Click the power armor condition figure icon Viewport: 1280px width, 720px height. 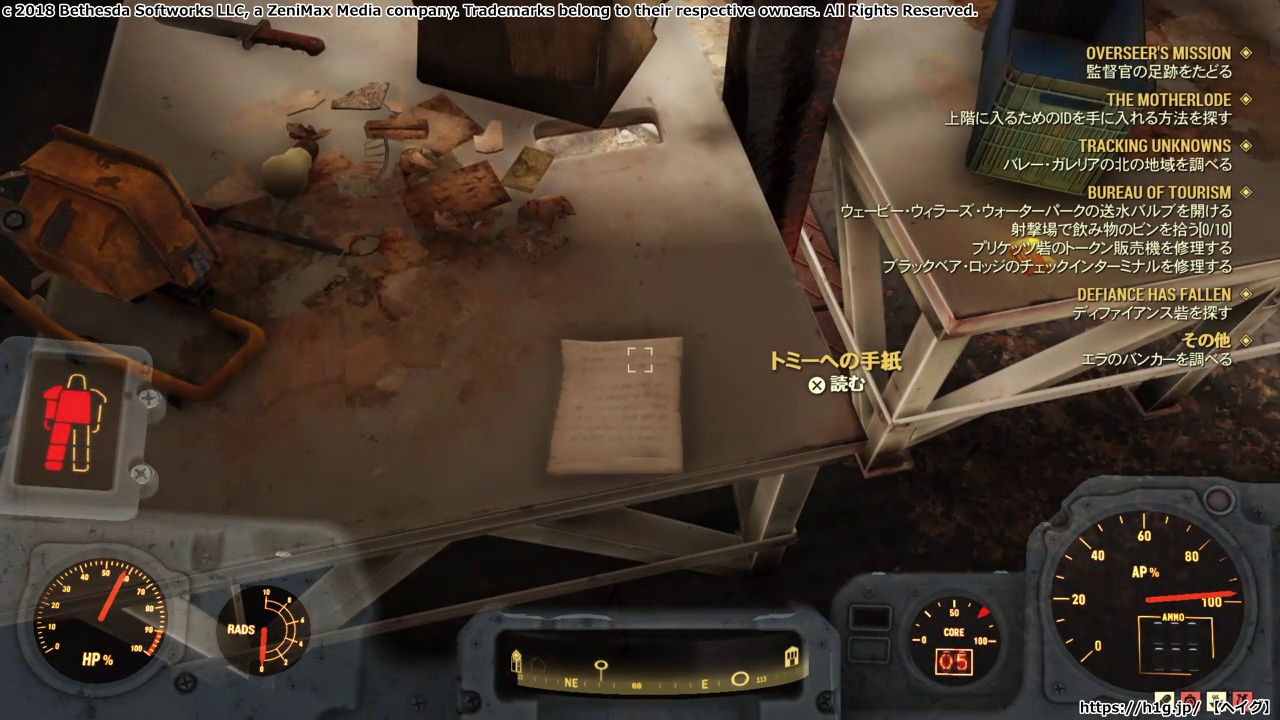tap(77, 422)
